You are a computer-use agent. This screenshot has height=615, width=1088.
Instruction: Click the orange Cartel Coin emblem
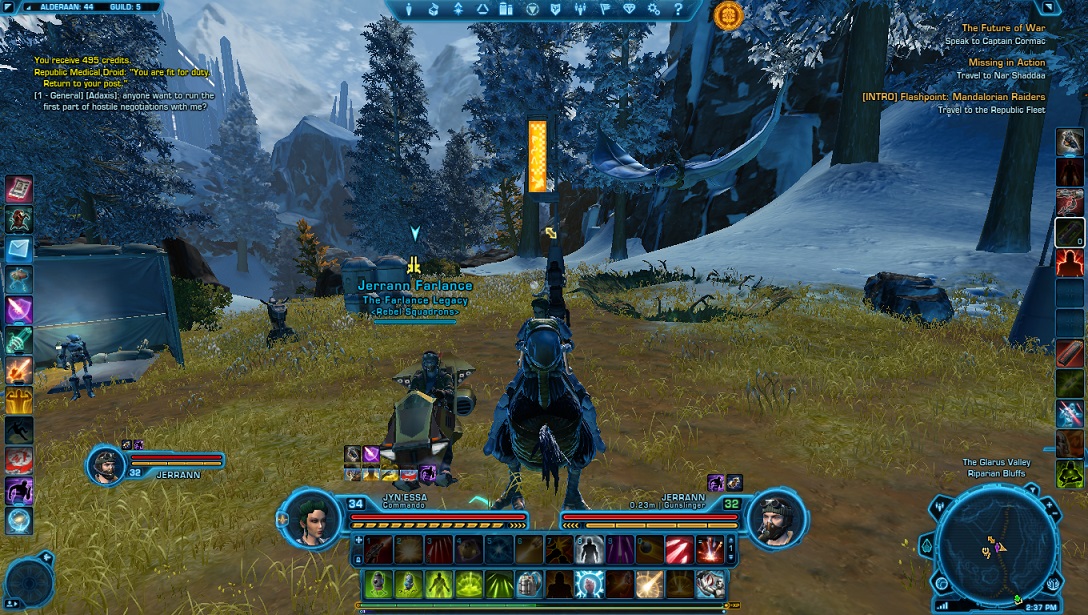728,14
